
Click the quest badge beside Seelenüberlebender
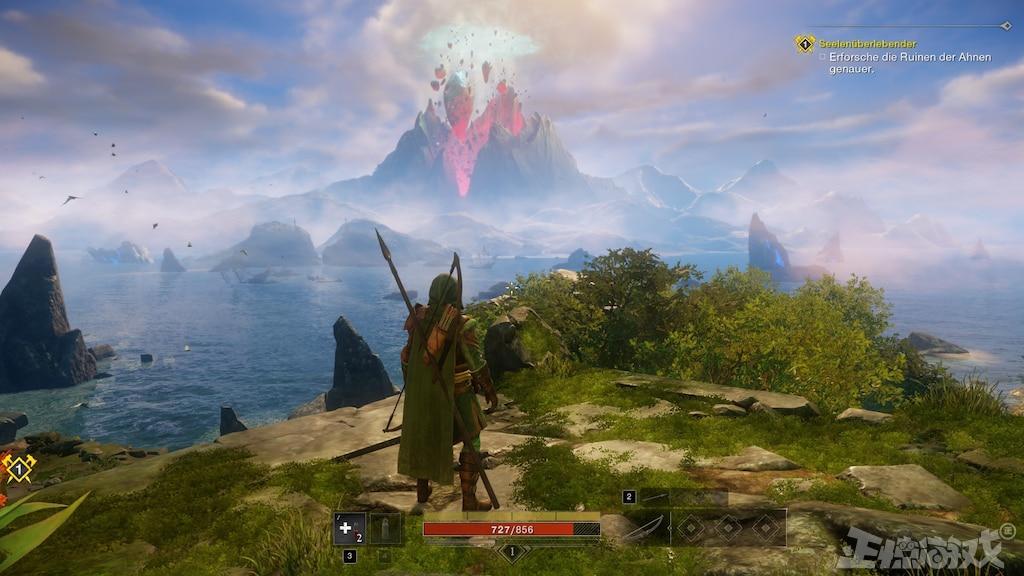click(805, 44)
